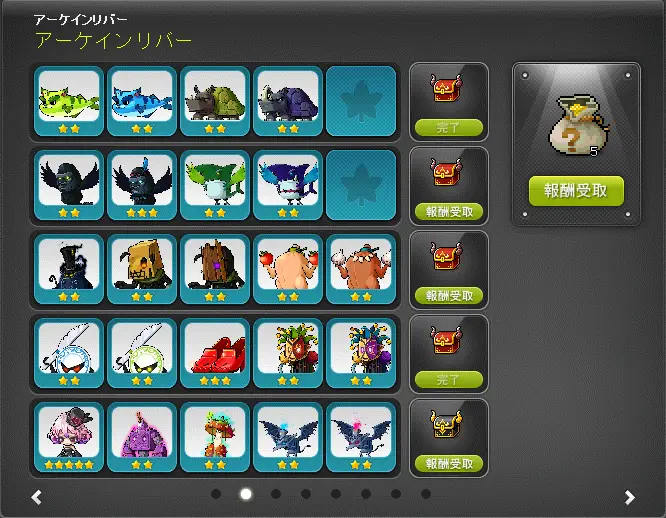Claim the mystery bag reward with 報酬受取 button
Viewport: 666px width, 518px height.
pos(576,190)
